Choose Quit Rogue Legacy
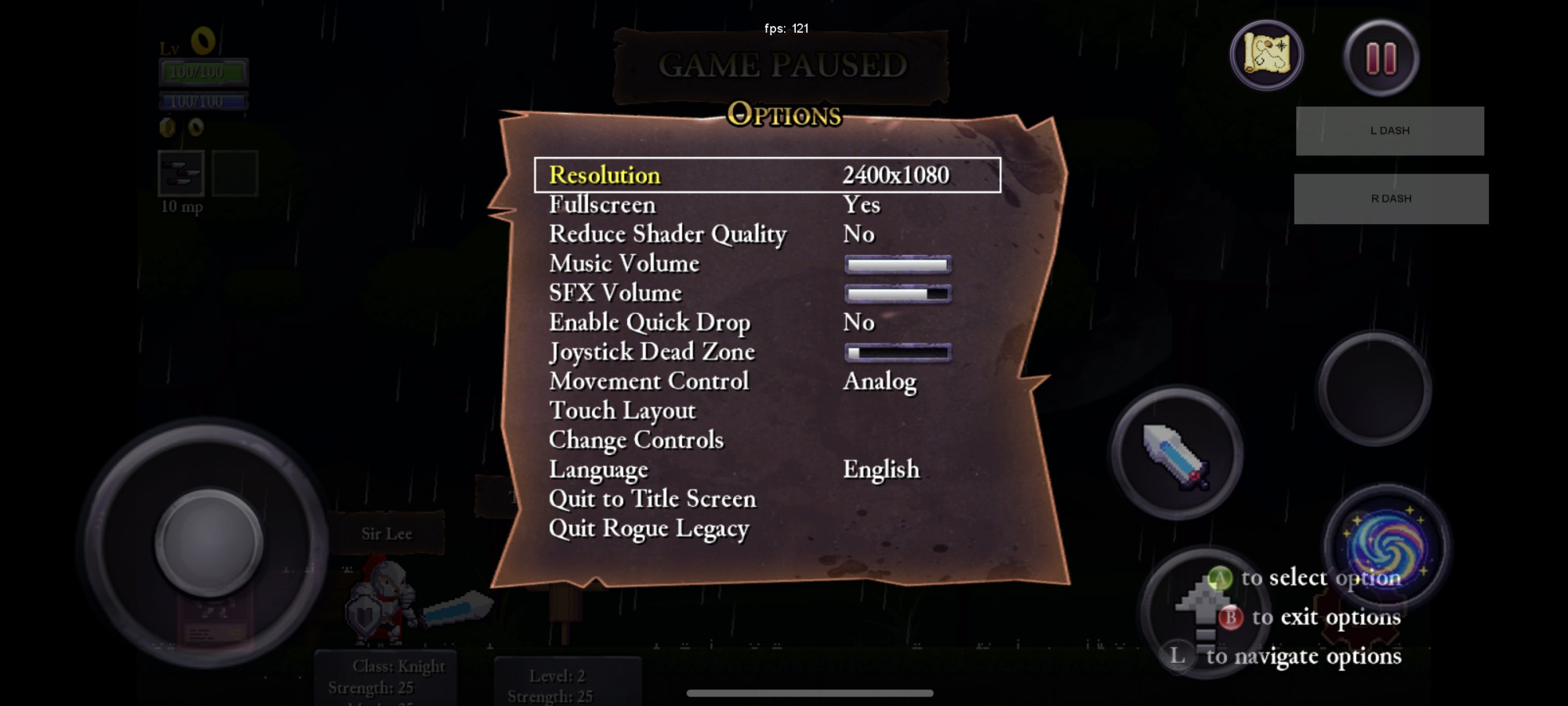 pyautogui.click(x=648, y=529)
